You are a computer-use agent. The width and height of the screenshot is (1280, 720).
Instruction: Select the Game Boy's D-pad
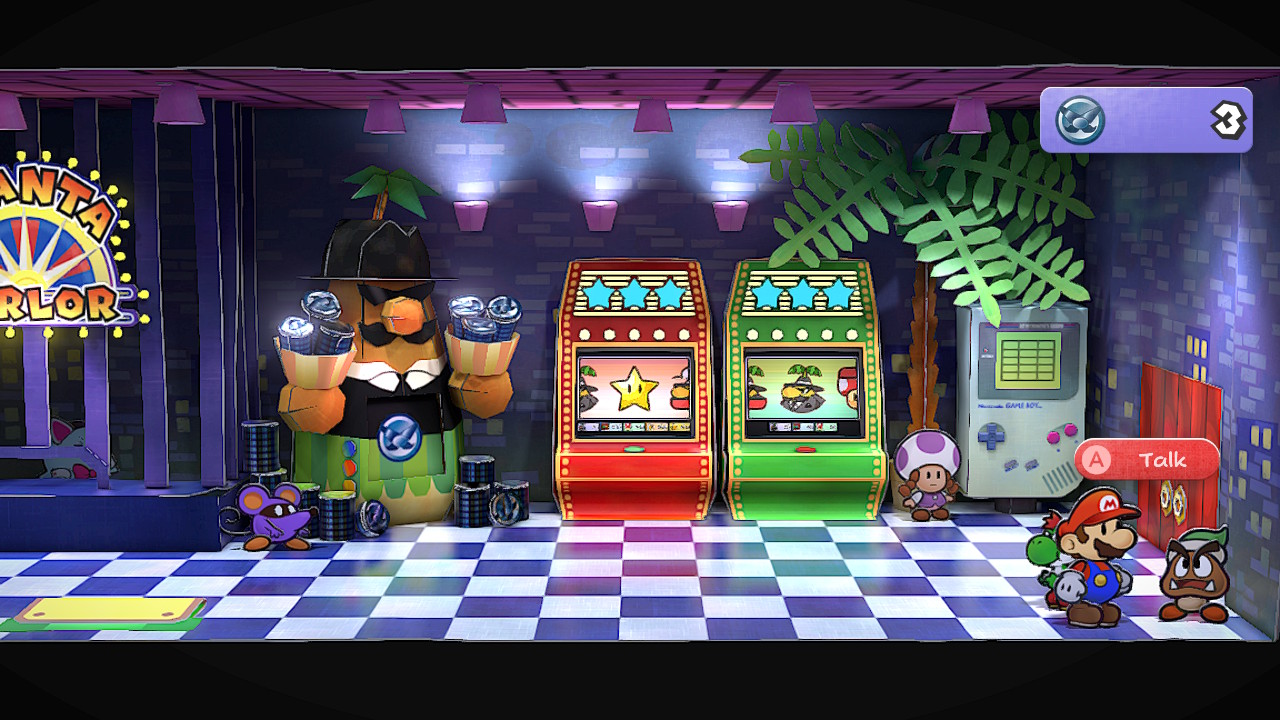point(992,436)
